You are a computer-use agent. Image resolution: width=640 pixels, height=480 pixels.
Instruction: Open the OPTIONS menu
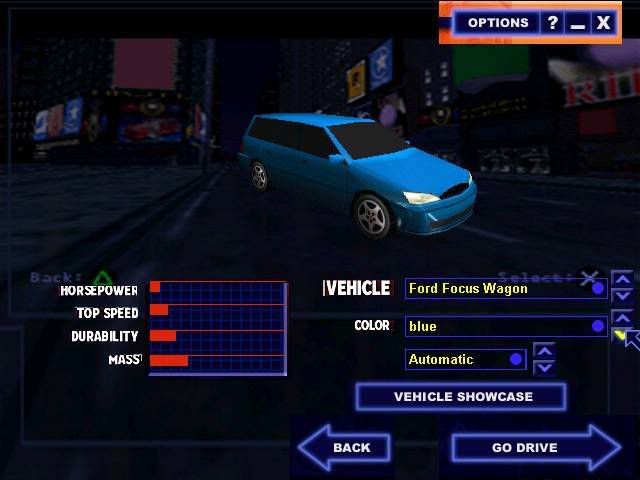coord(497,22)
